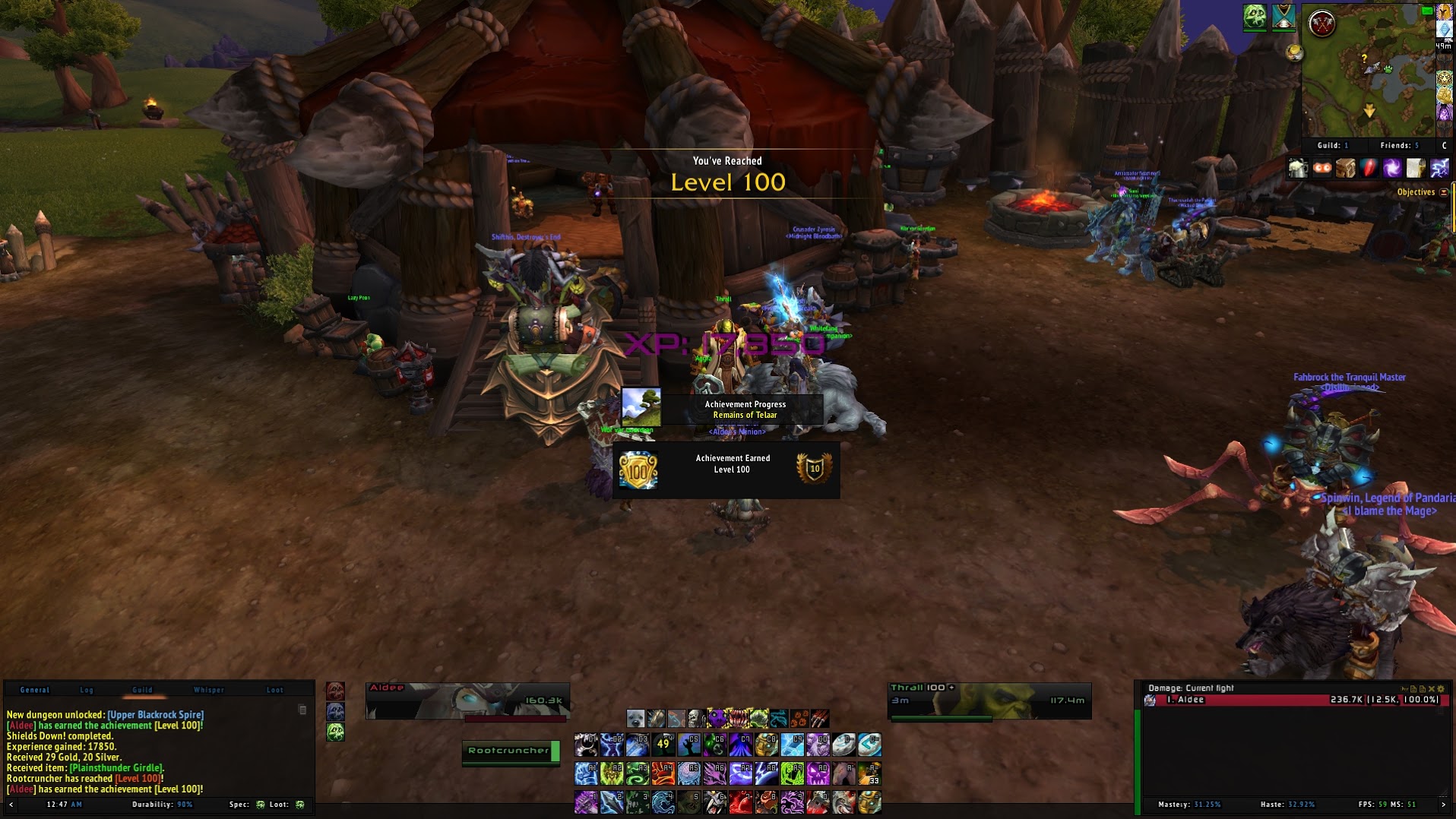Select the Thrall target frame

point(989,700)
